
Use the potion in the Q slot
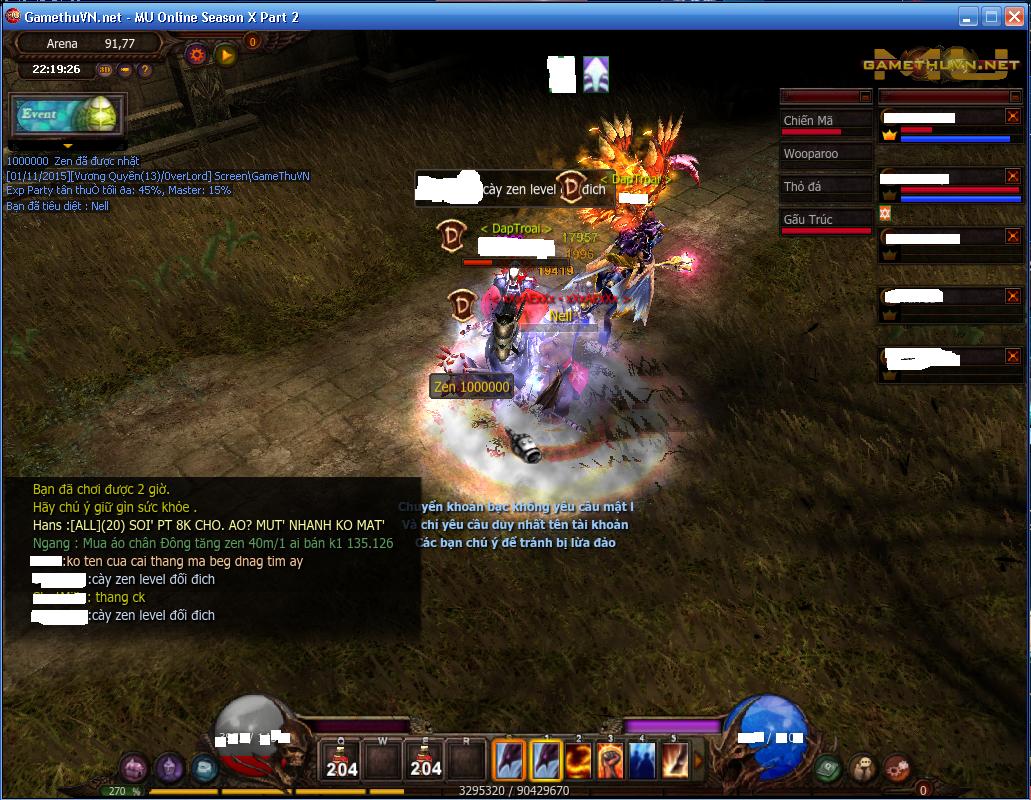point(342,760)
